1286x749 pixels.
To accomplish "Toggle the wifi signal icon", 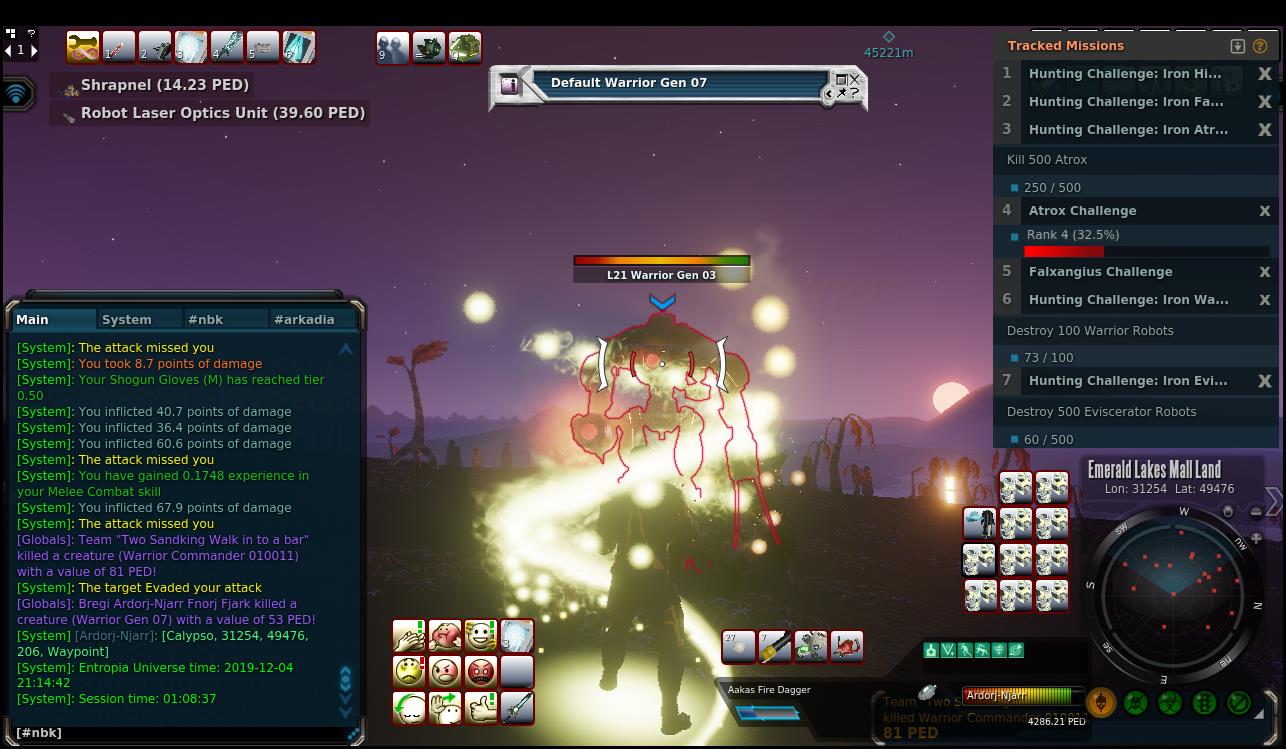I will pyautogui.click(x=18, y=94).
